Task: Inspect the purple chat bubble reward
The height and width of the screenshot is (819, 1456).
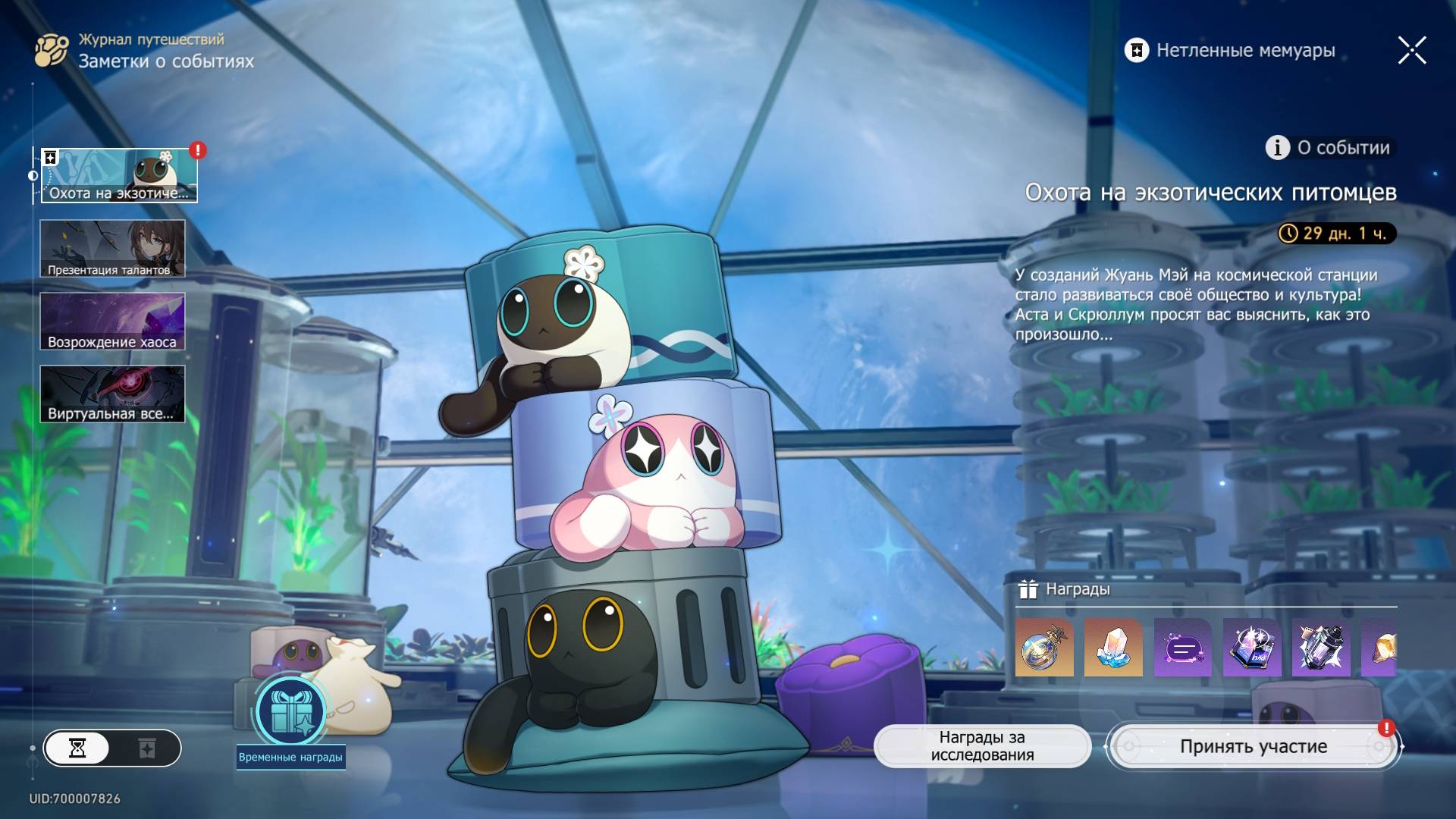Action: [1183, 648]
